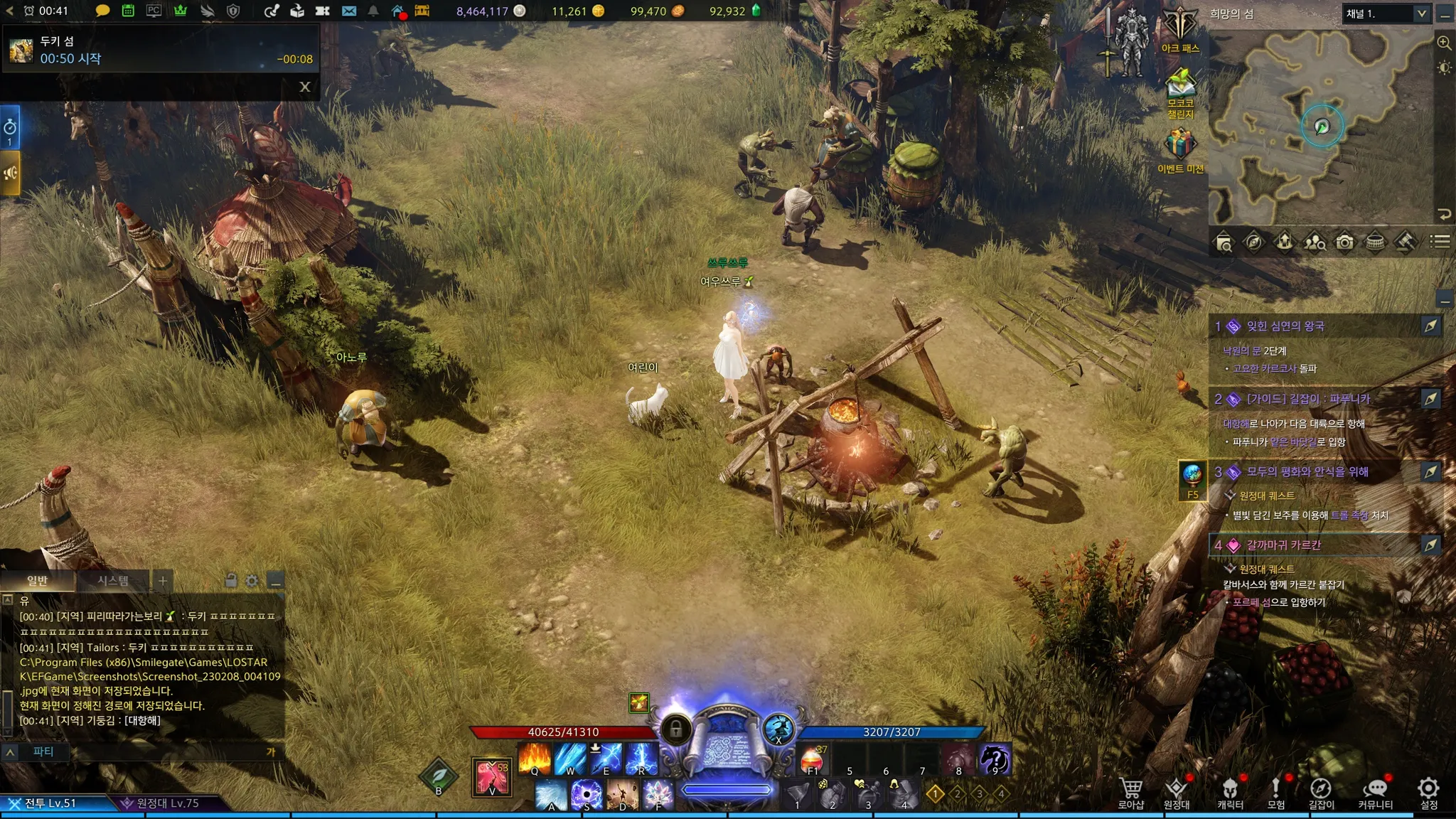Activate the fire skill on Q
This screenshot has height=819, width=1456.
pyautogui.click(x=535, y=759)
